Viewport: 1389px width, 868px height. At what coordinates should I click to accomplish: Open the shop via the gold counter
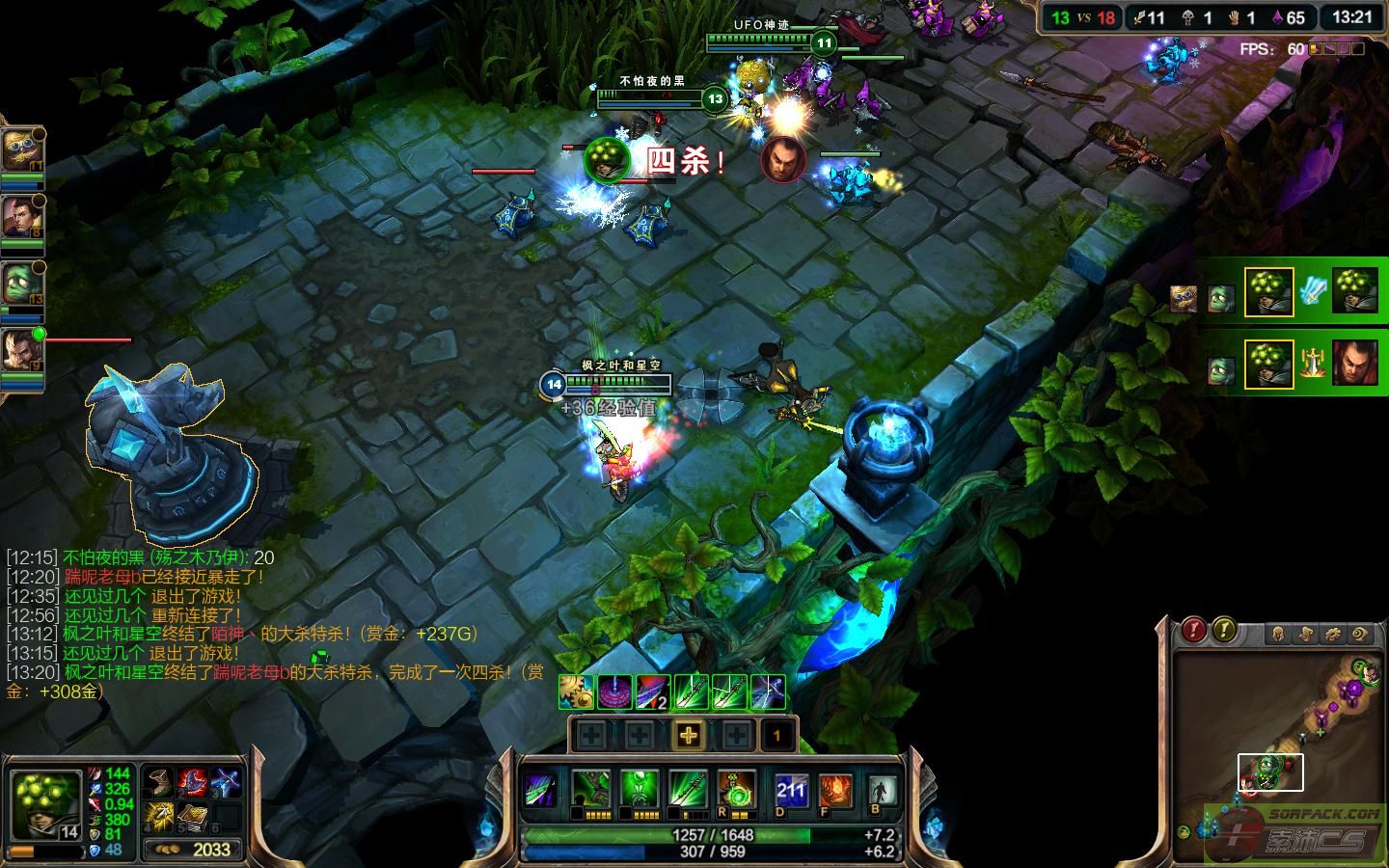point(196,849)
